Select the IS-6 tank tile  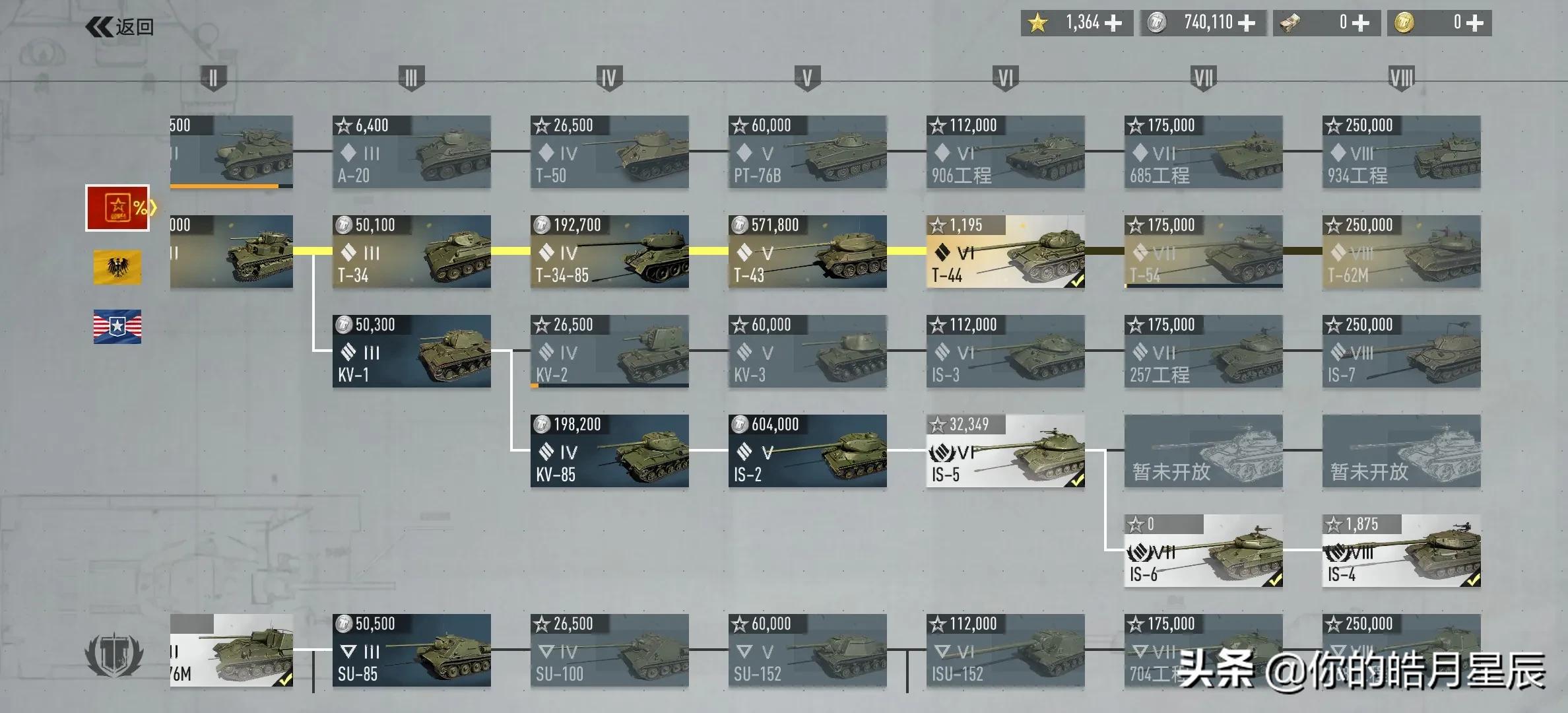1203,551
